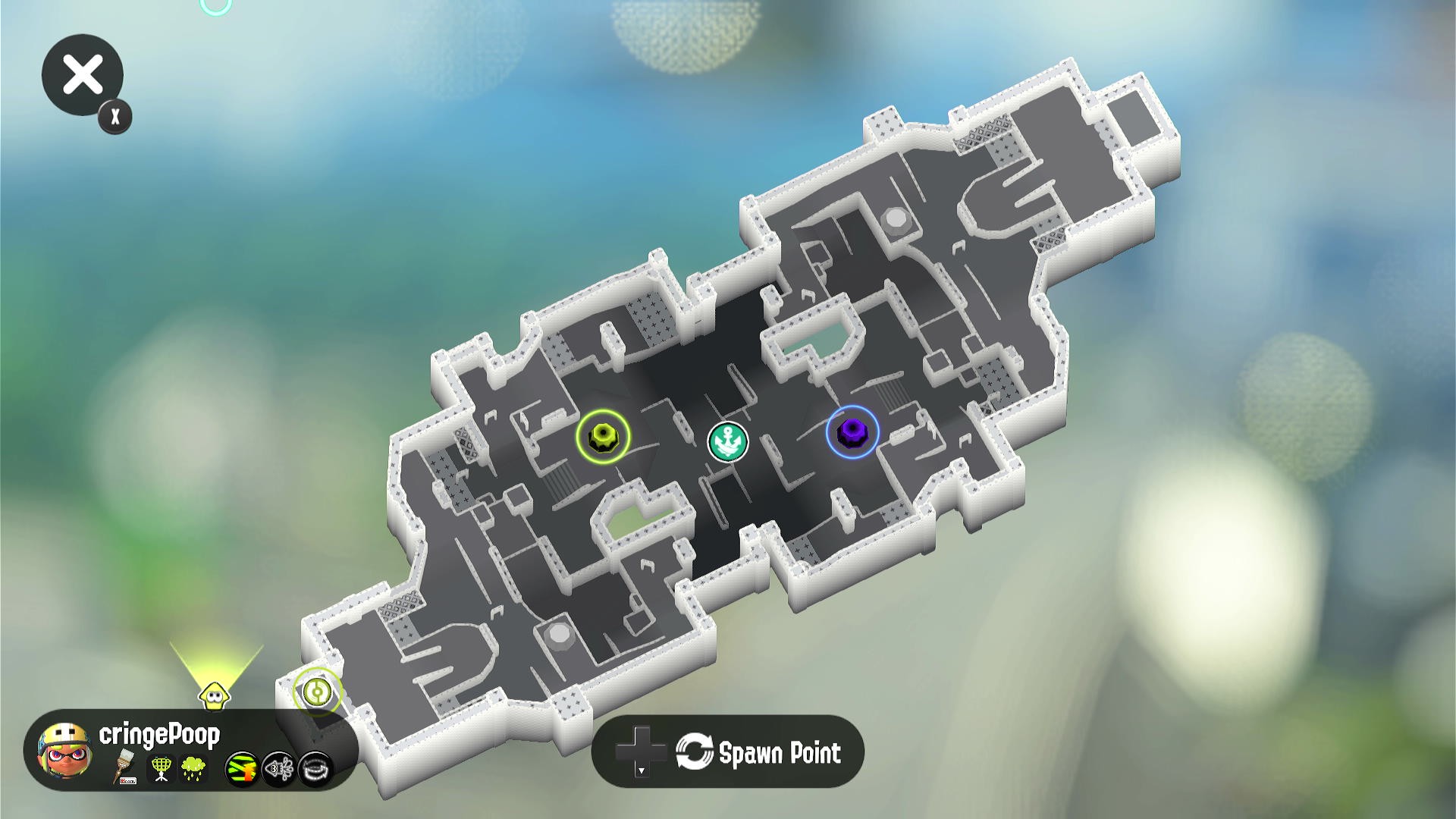
Task: Click the Ink Storm rain cloud icon
Action: tap(193, 768)
